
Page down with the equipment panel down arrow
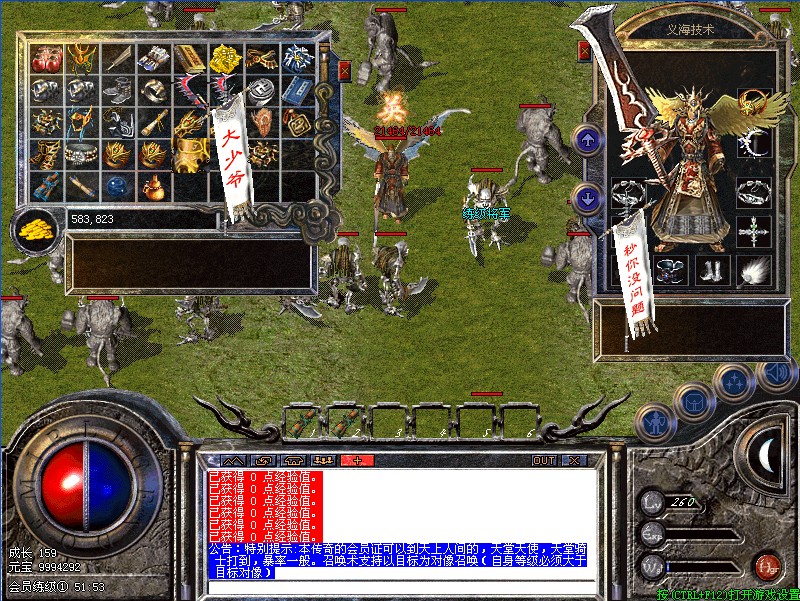pyautogui.click(x=587, y=196)
